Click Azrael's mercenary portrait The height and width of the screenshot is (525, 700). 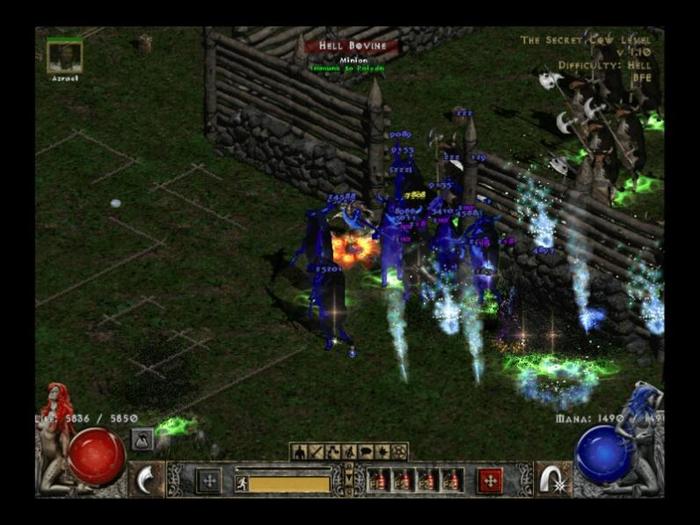[x=65, y=56]
